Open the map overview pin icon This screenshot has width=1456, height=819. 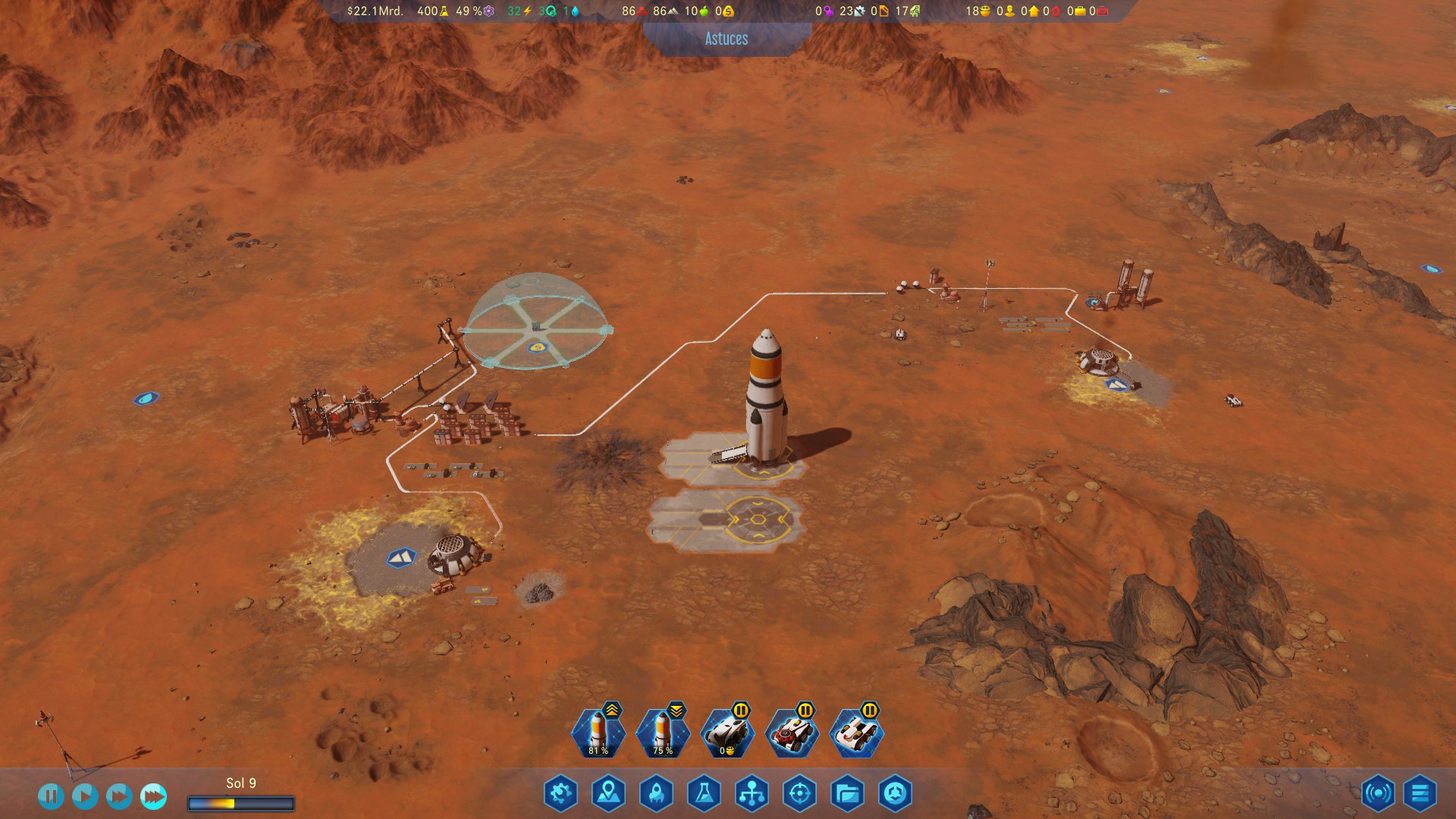[x=609, y=794]
